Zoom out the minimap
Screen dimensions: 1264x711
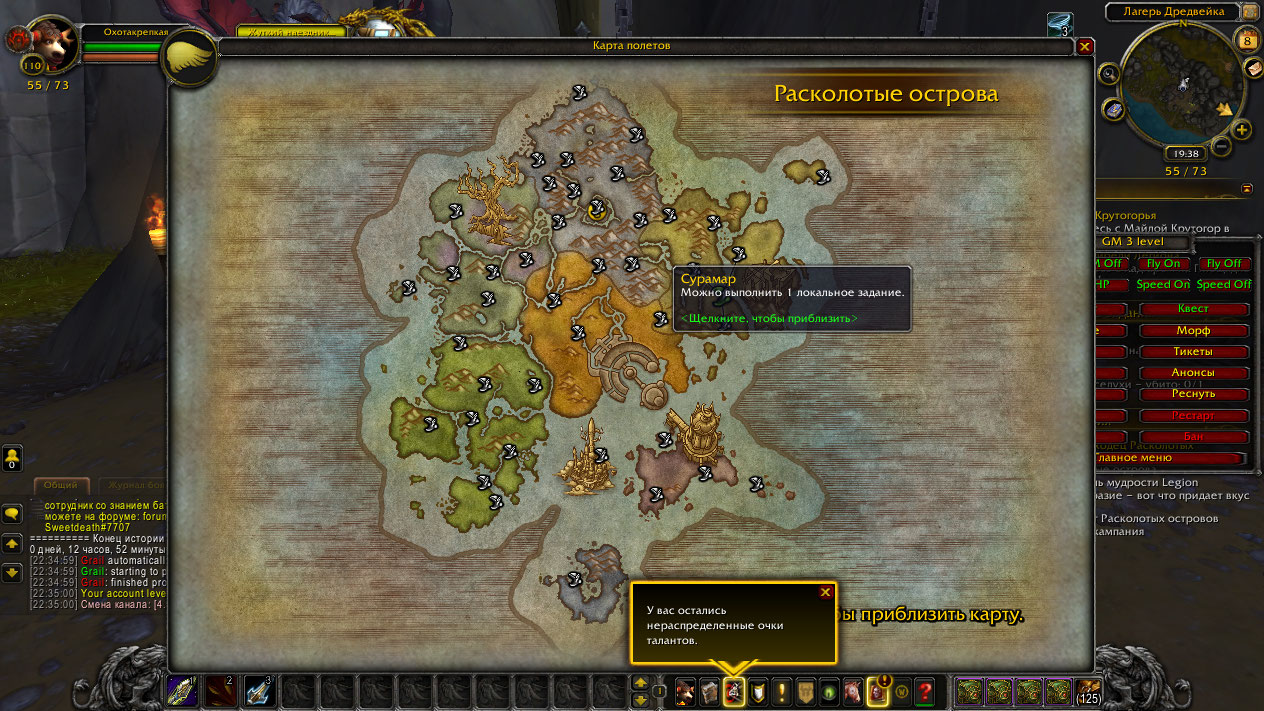point(1221,147)
